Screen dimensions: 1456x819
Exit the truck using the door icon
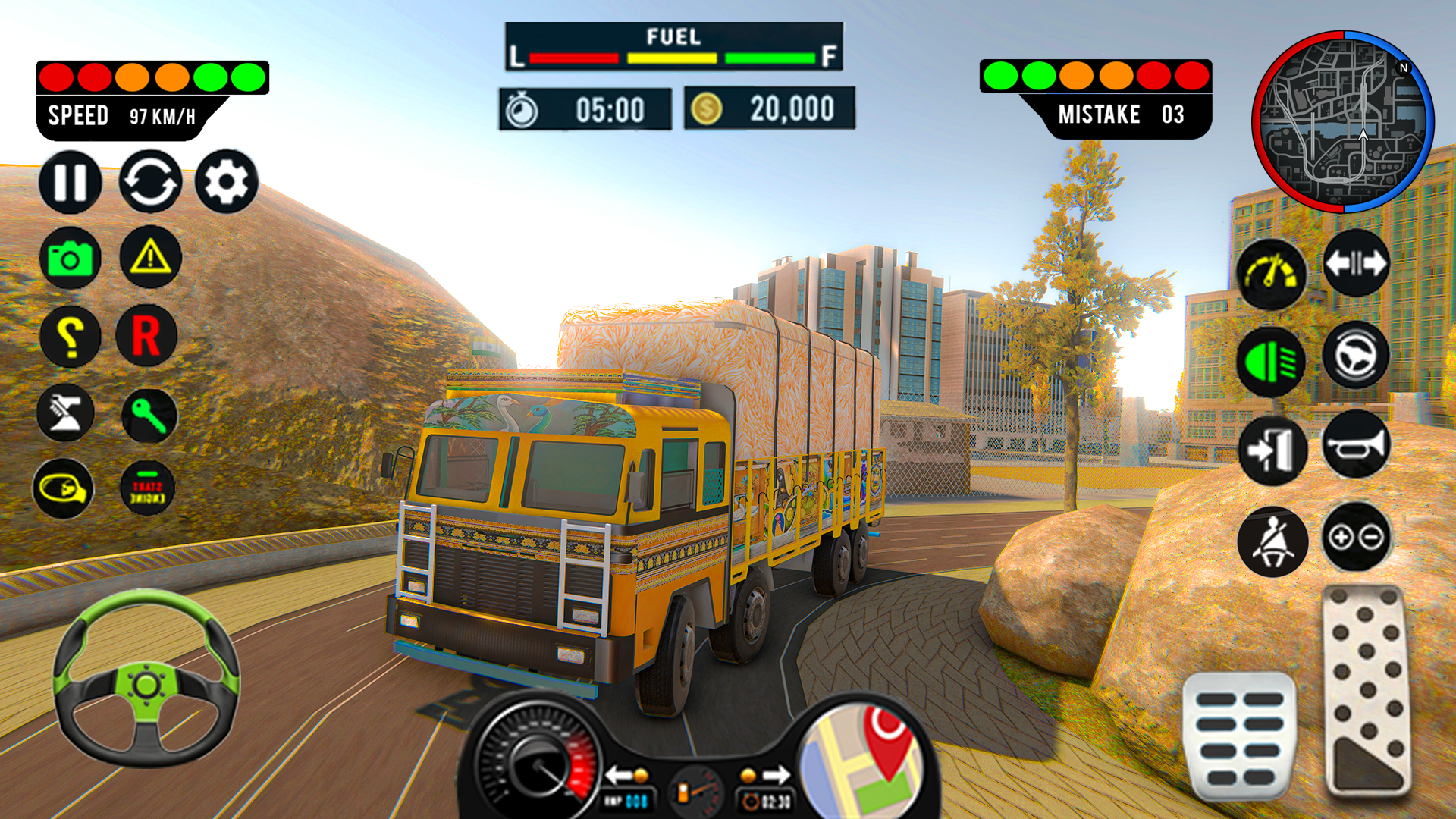pos(1272,451)
